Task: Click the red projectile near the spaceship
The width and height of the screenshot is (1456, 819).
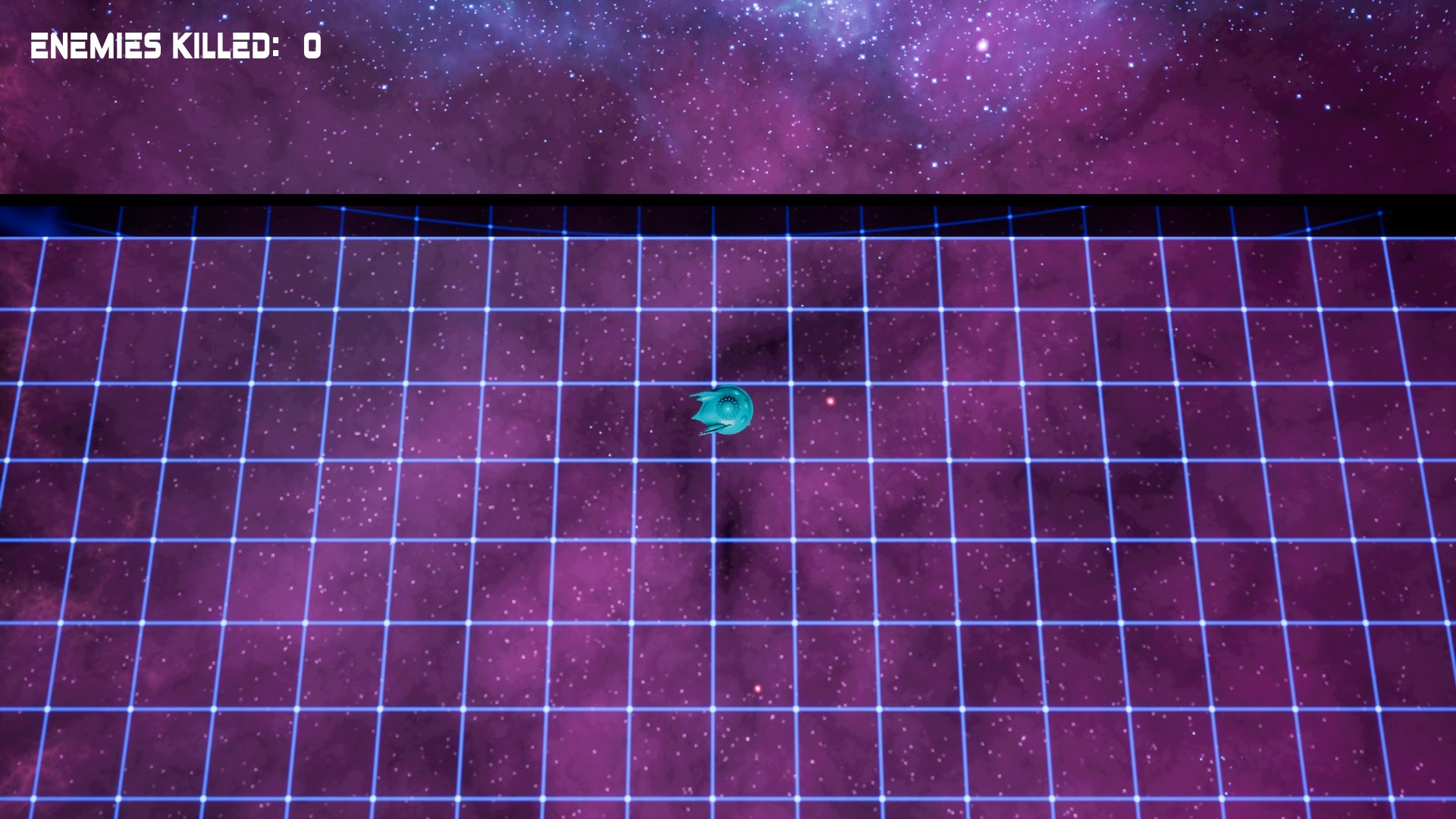Action: click(830, 402)
